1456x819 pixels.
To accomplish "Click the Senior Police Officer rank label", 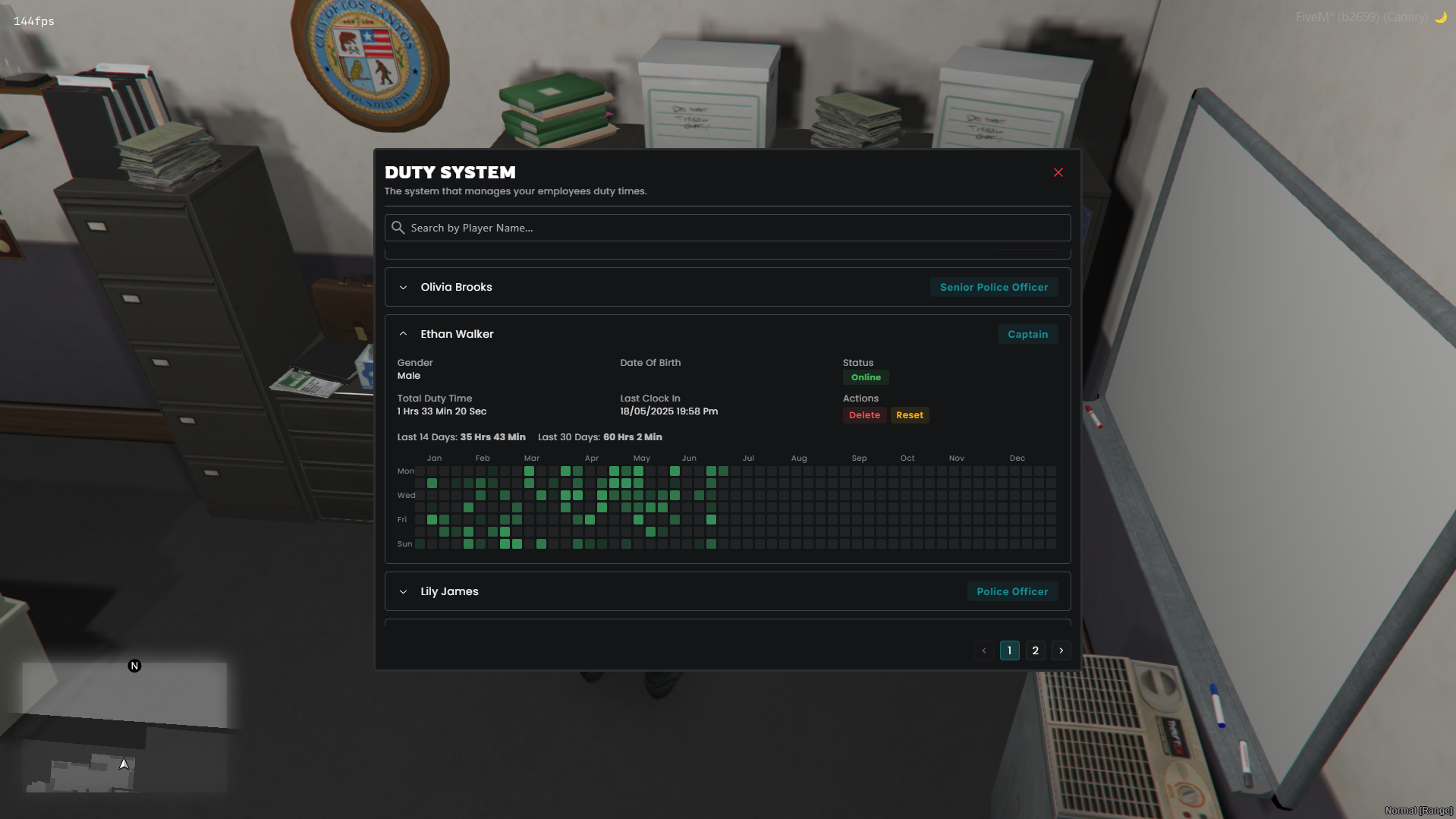I will click(994, 287).
